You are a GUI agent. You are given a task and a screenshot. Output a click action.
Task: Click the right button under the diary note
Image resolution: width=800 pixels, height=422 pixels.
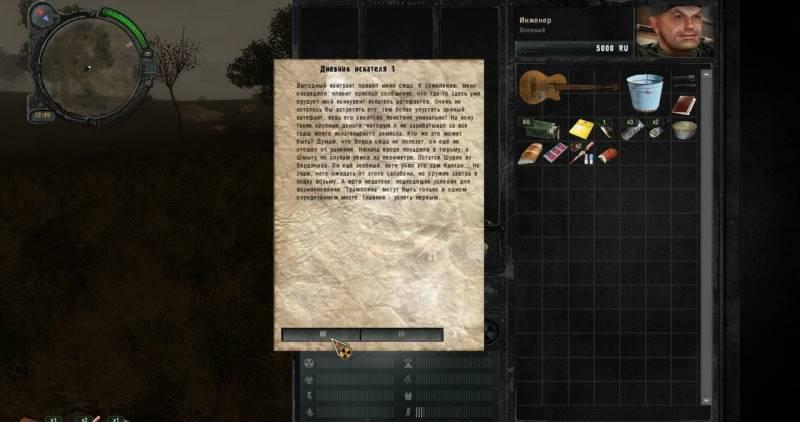click(402, 334)
